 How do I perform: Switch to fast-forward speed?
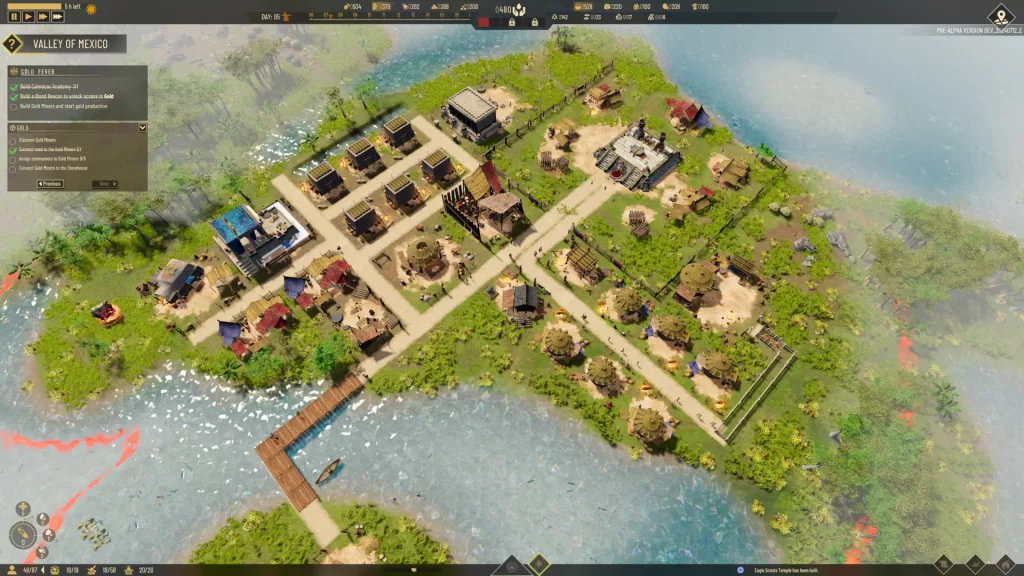(x=43, y=16)
